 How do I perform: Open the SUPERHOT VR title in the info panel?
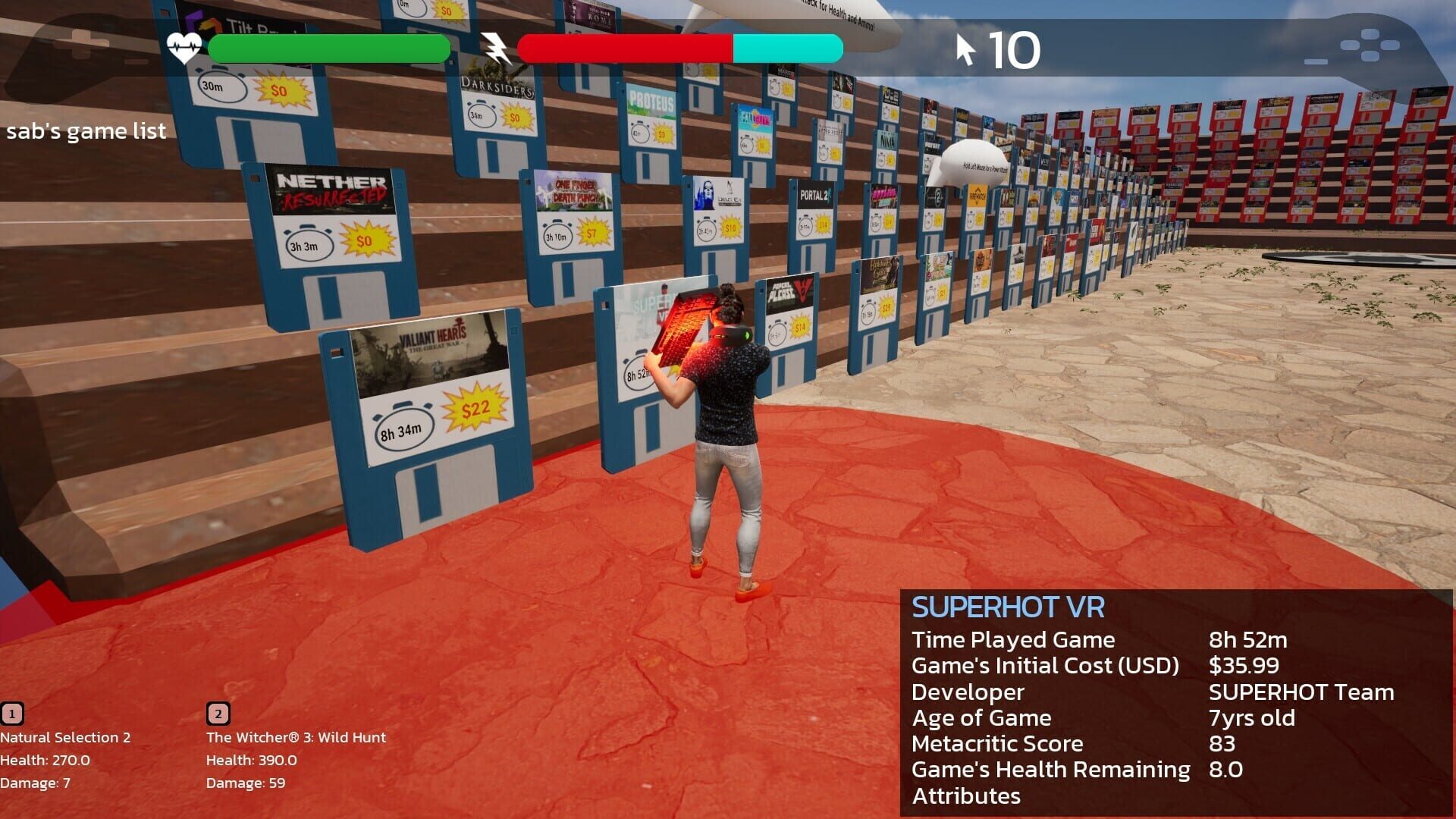[x=1009, y=606]
